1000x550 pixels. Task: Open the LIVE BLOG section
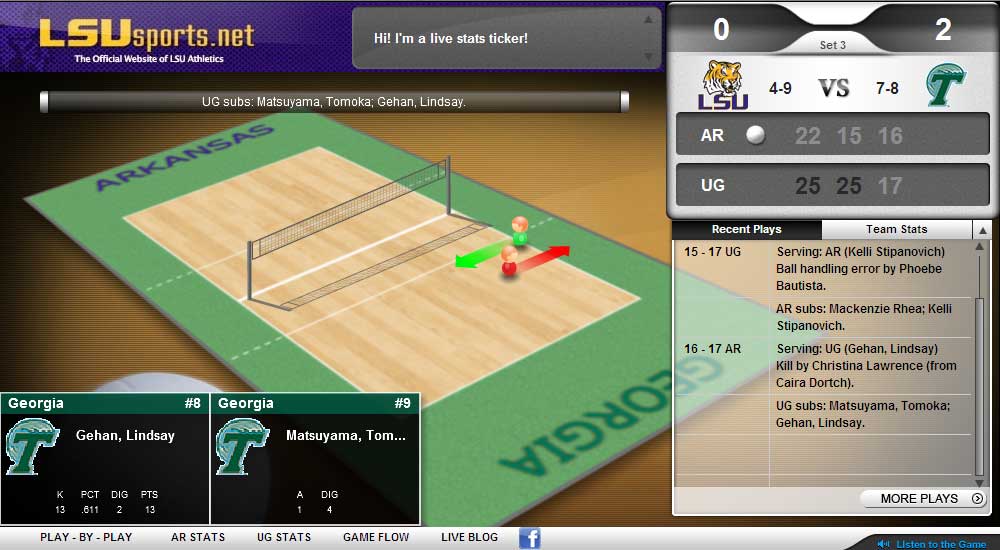[469, 537]
